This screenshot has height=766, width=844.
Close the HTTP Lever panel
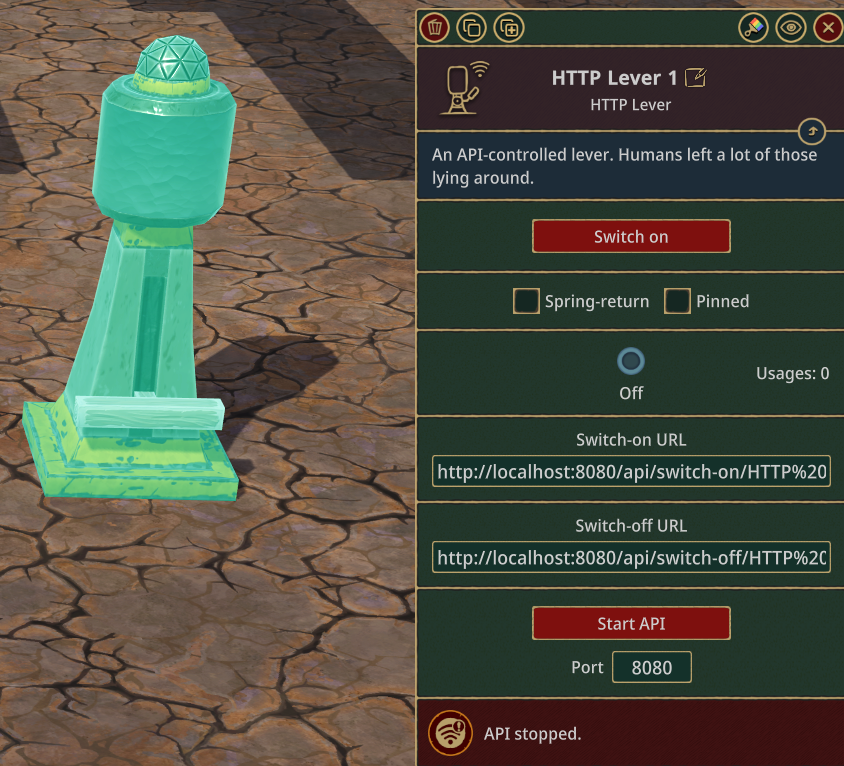pos(827,28)
